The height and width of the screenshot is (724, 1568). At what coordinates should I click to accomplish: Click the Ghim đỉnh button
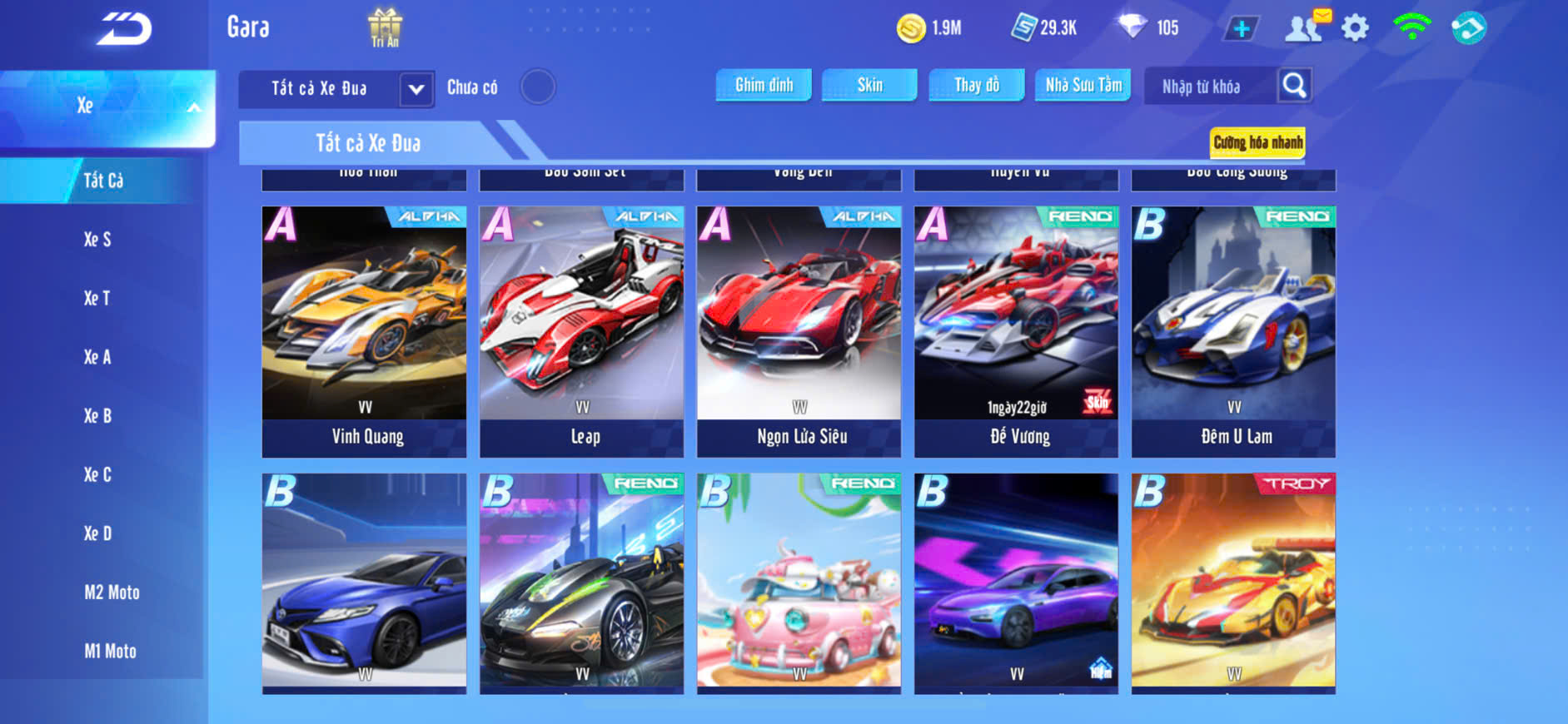click(x=764, y=85)
